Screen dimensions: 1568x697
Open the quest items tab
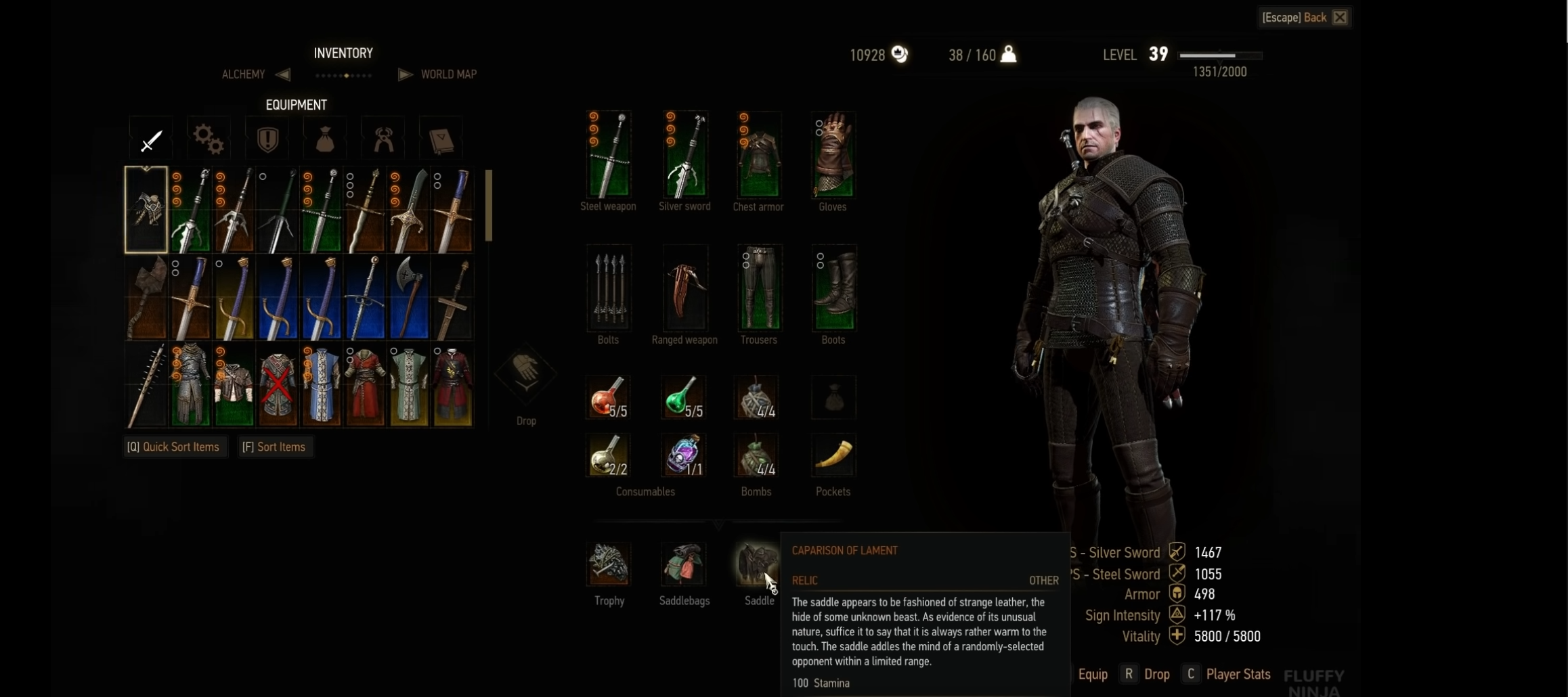click(x=267, y=139)
